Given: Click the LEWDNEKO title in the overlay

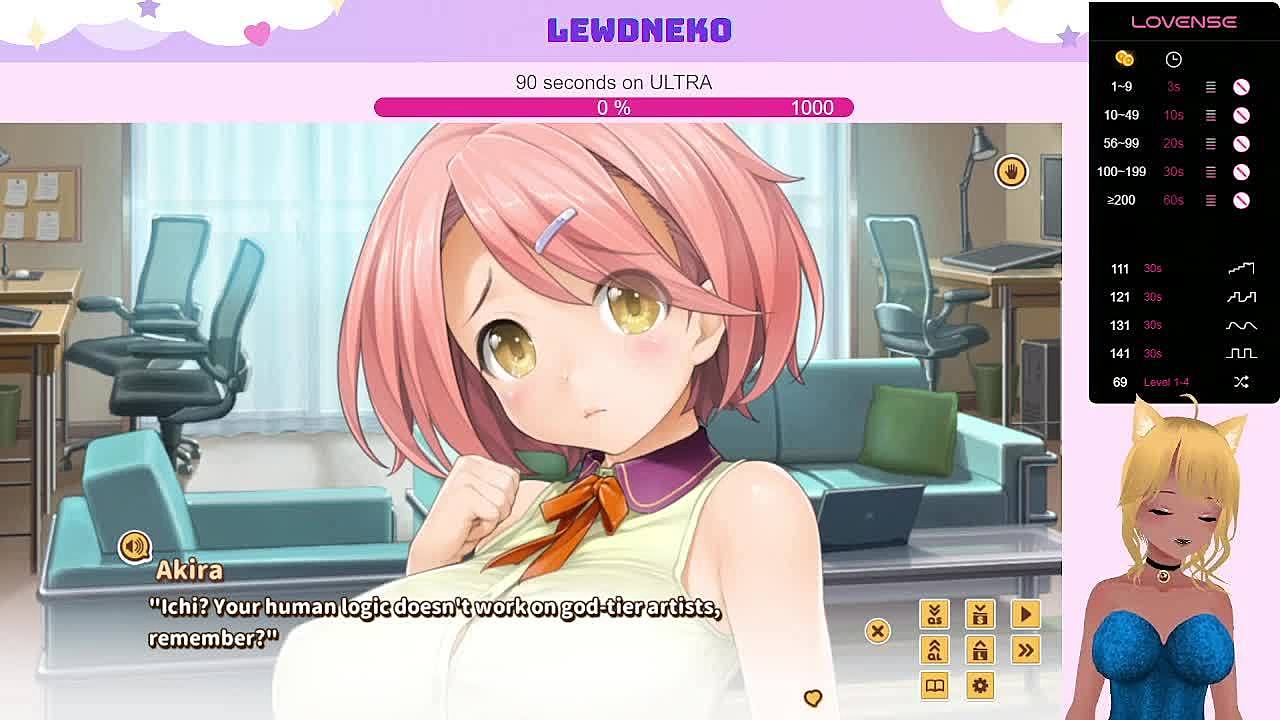Looking at the screenshot, I should (x=639, y=30).
